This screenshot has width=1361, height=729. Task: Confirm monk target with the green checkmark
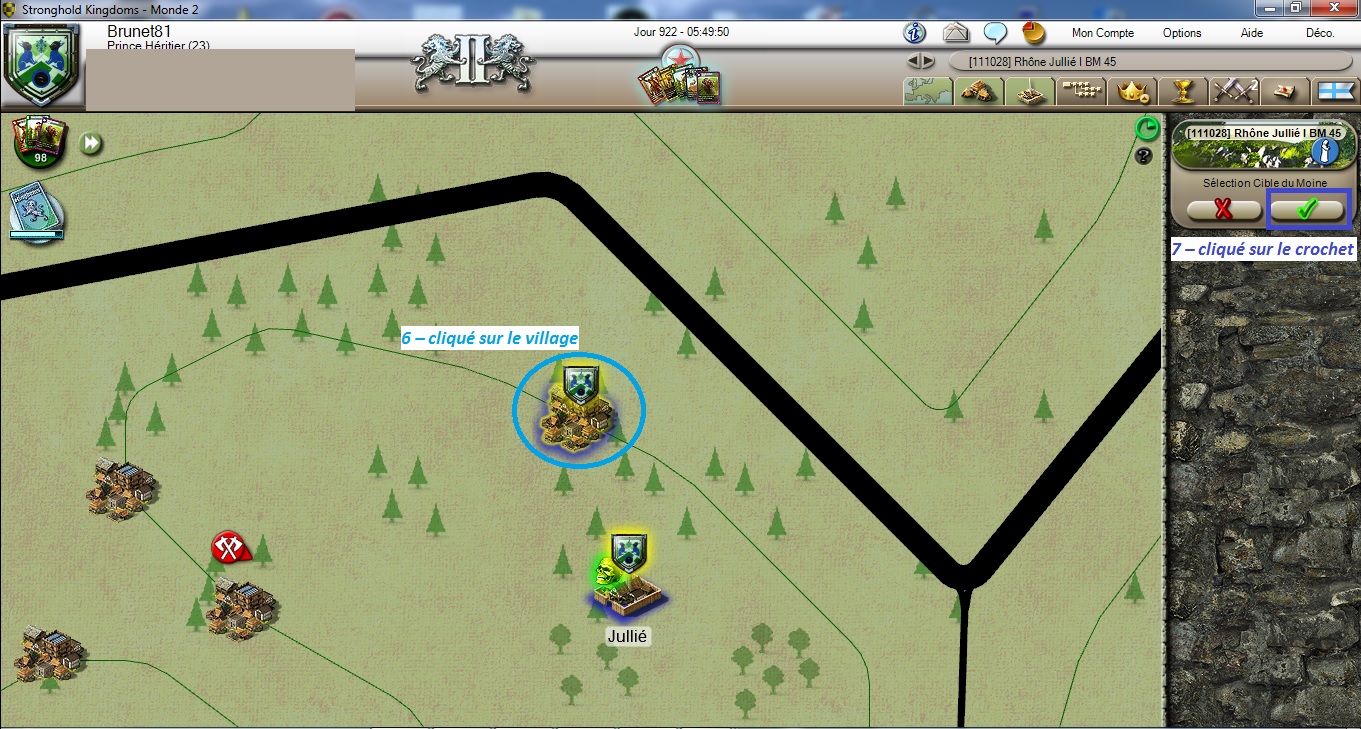(1308, 210)
